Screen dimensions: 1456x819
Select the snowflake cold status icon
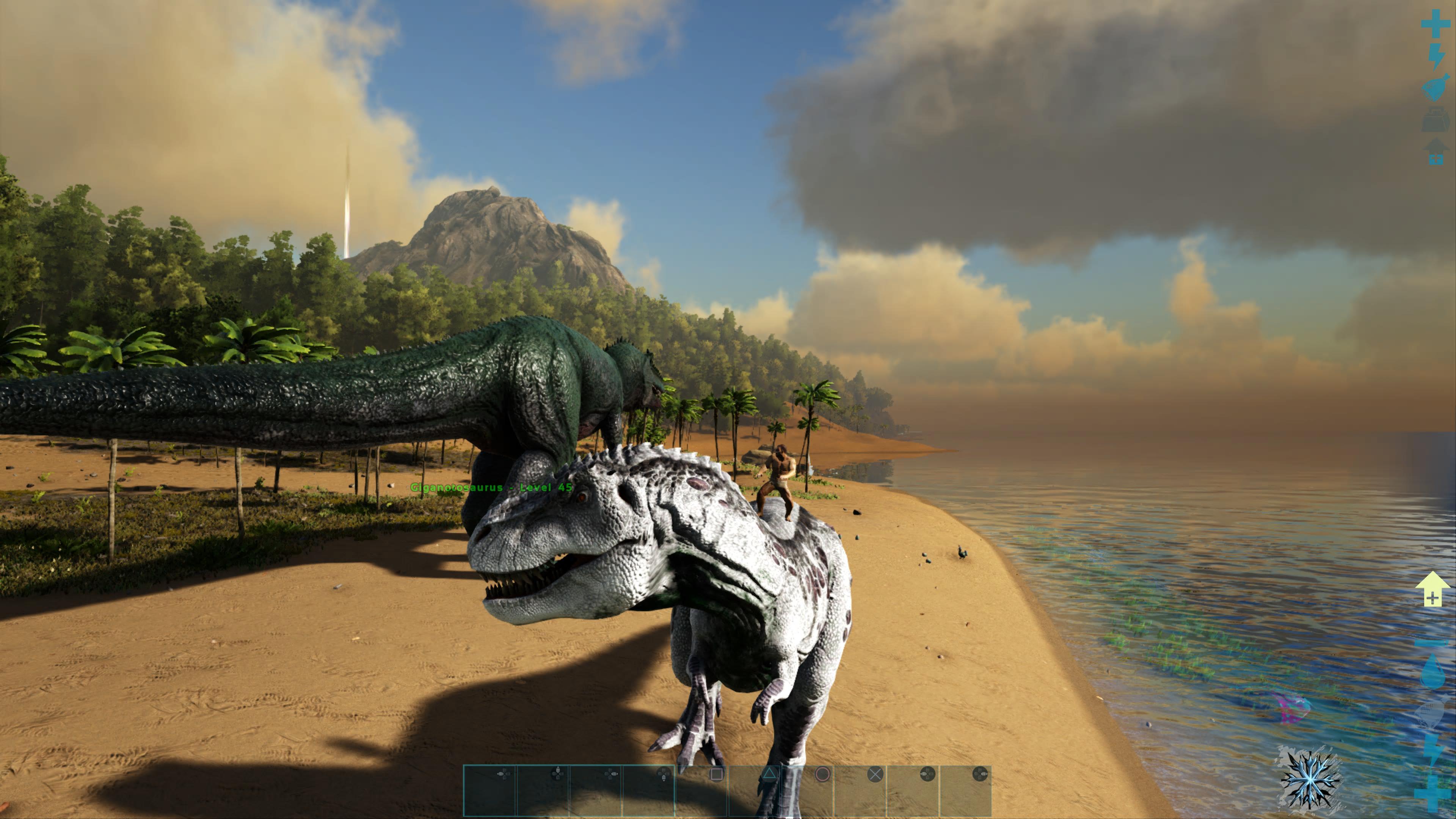pos(1310,780)
